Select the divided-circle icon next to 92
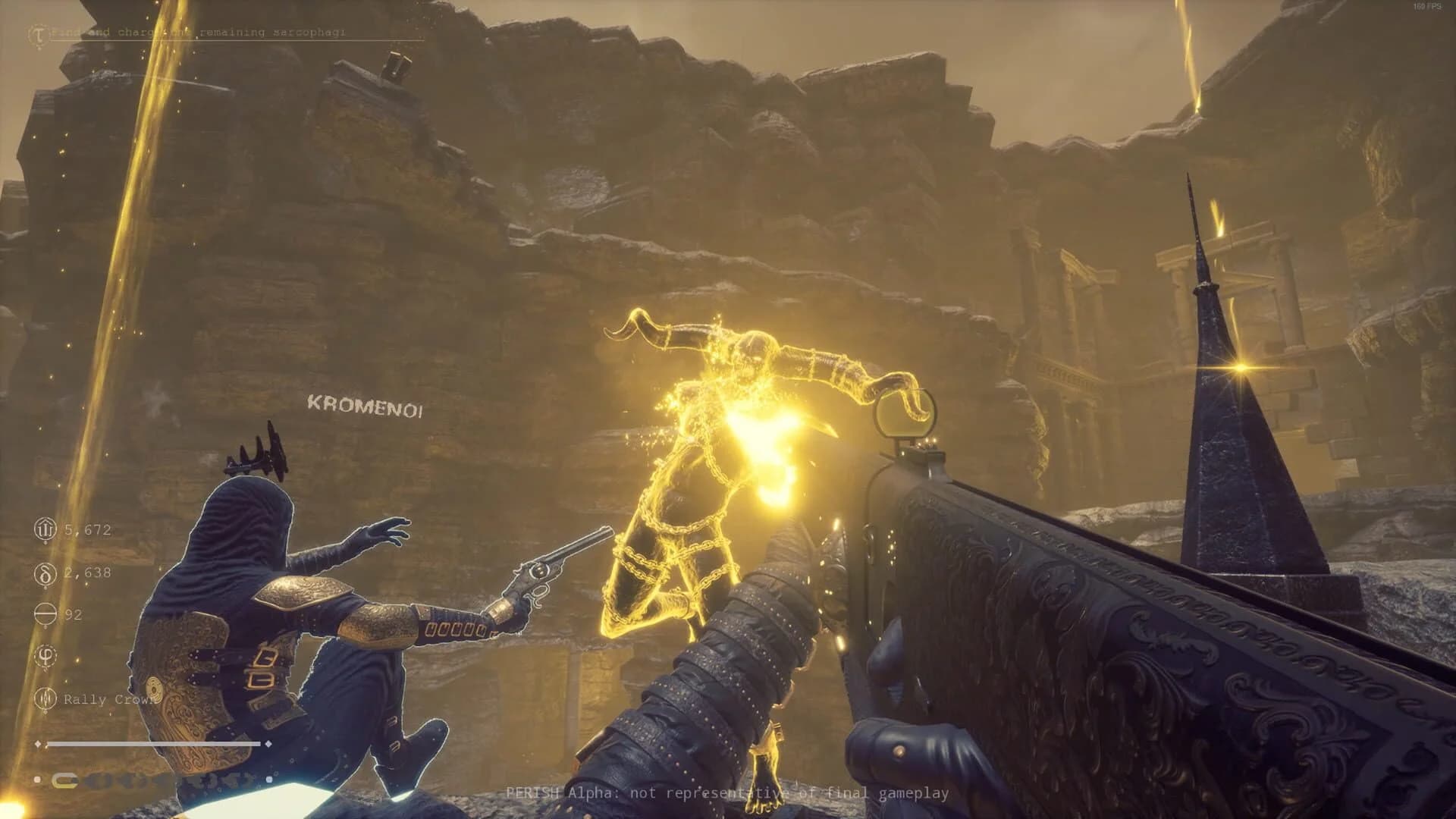This screenshot has height=819, width=1456. tap(44, 614)
